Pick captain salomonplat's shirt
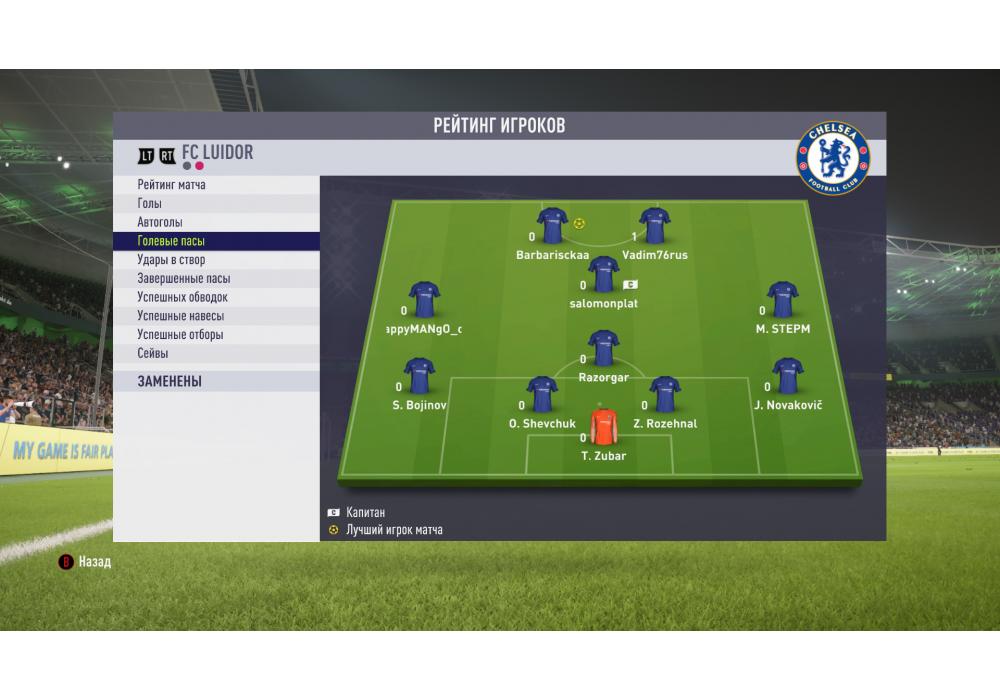Screen dimensions: 1000x700 coord(603,274)
